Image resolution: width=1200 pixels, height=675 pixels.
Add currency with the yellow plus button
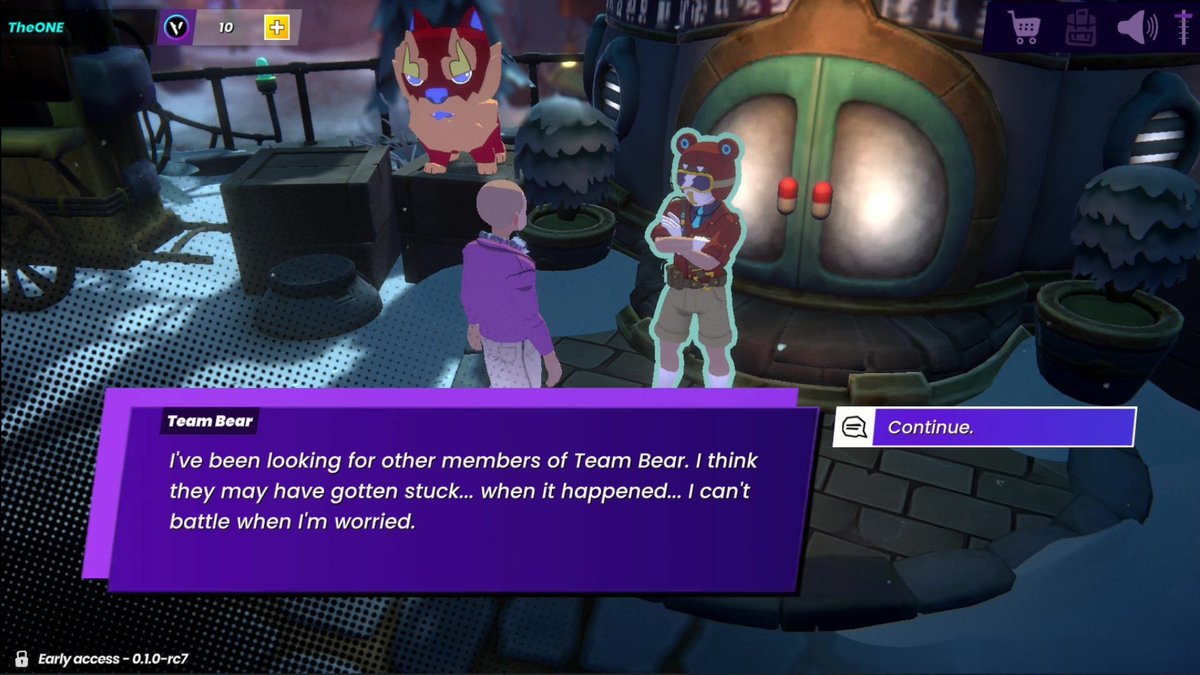click(277, 27)
